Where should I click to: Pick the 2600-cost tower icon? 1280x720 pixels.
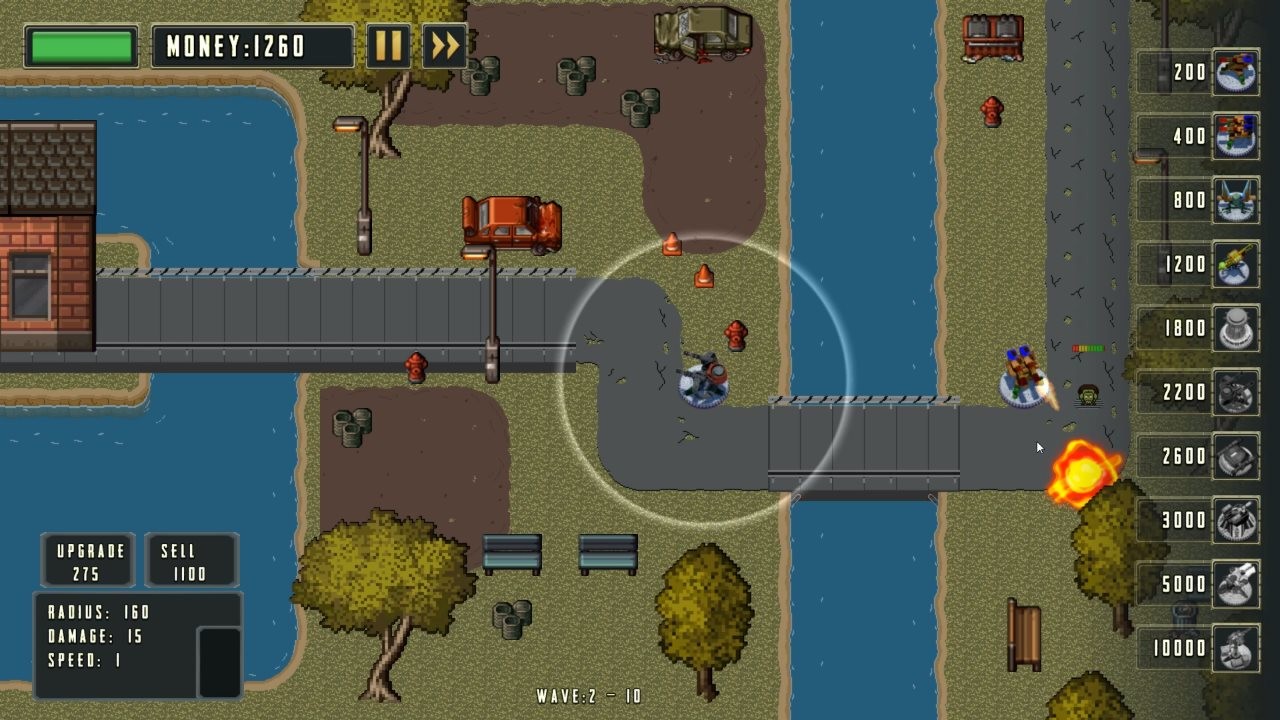tap(1234, 457)
